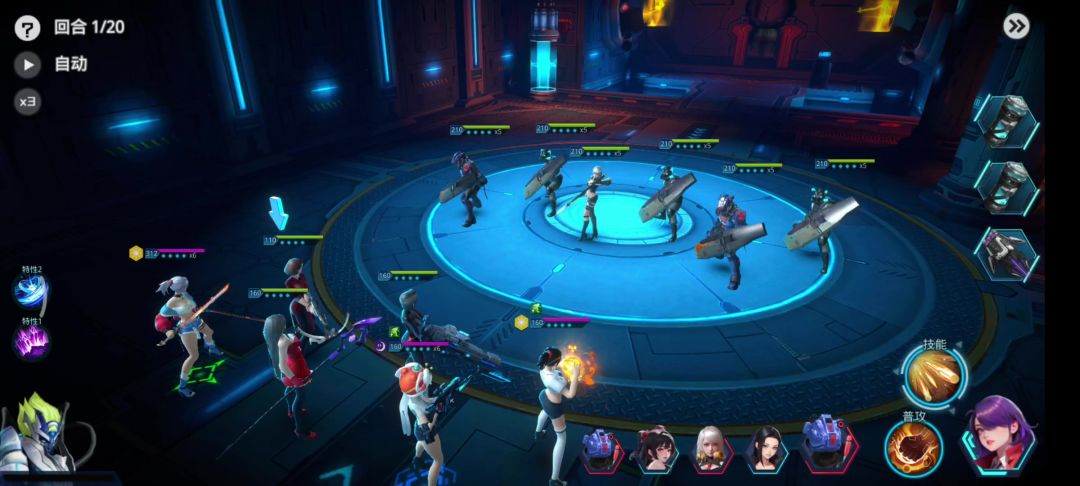Use the 普攻 basic attack fist icon

(913, 446)
